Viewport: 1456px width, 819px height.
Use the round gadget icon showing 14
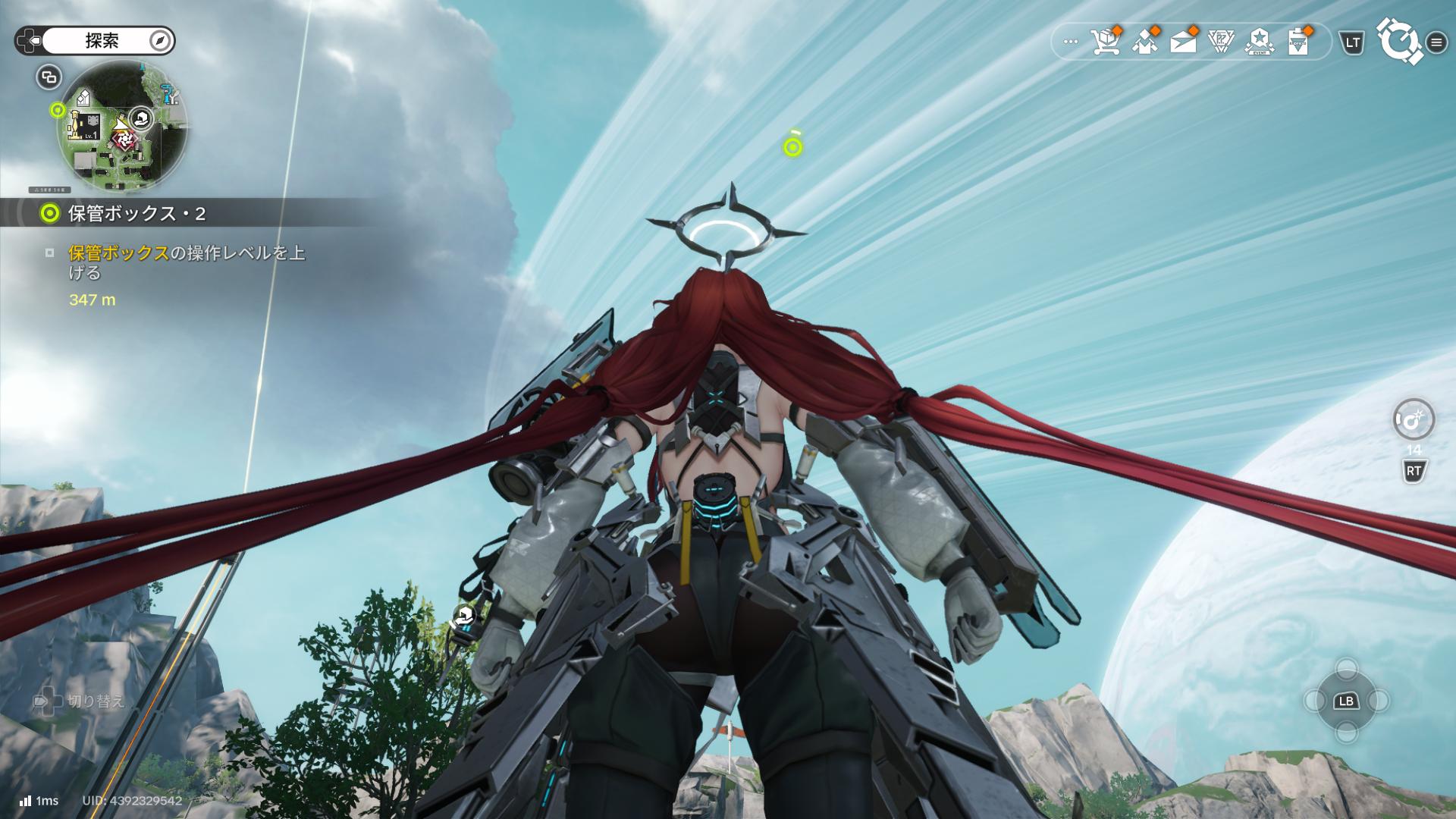click(x=1414, y=419)
